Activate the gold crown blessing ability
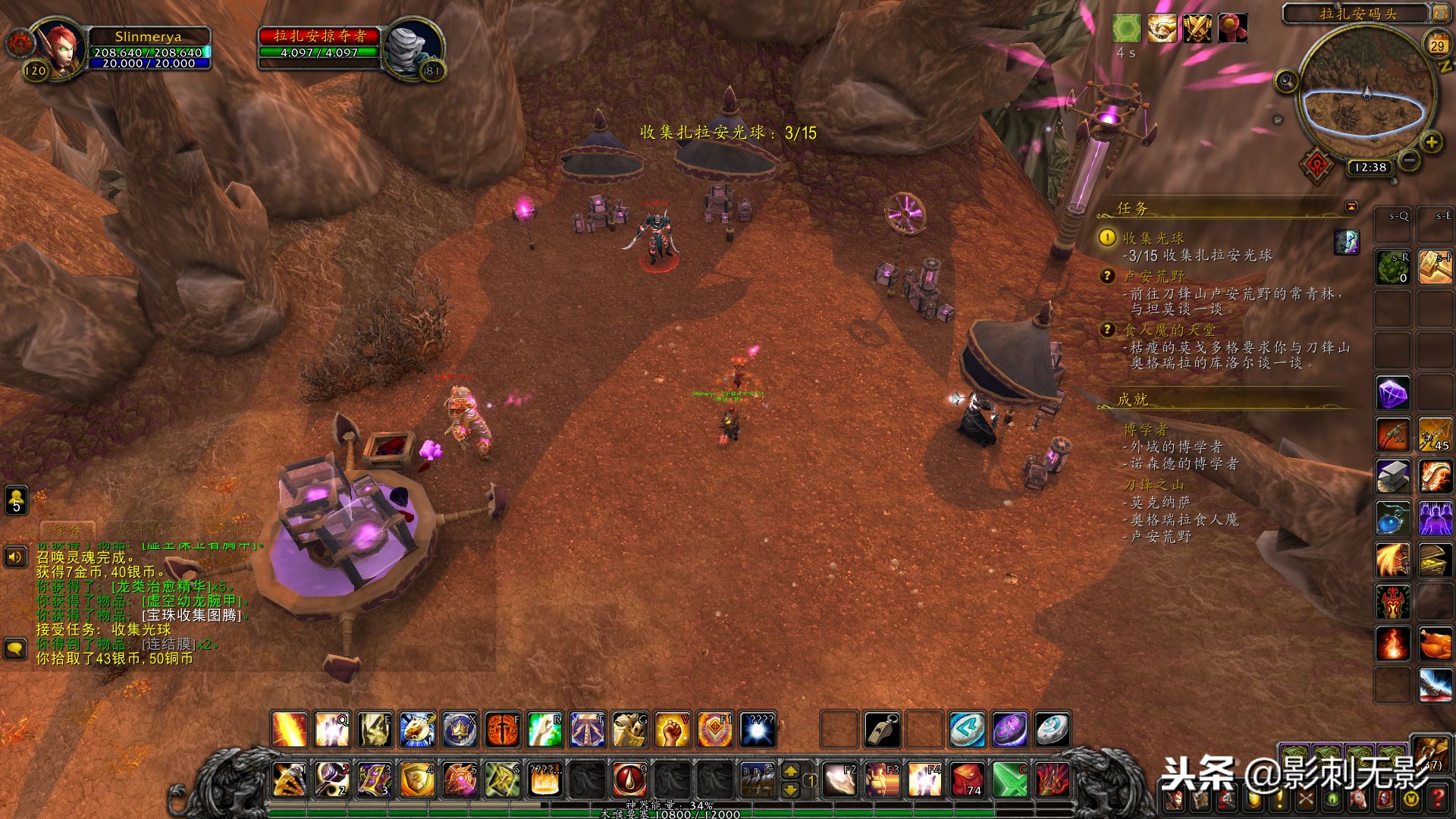 coord(460,730)
